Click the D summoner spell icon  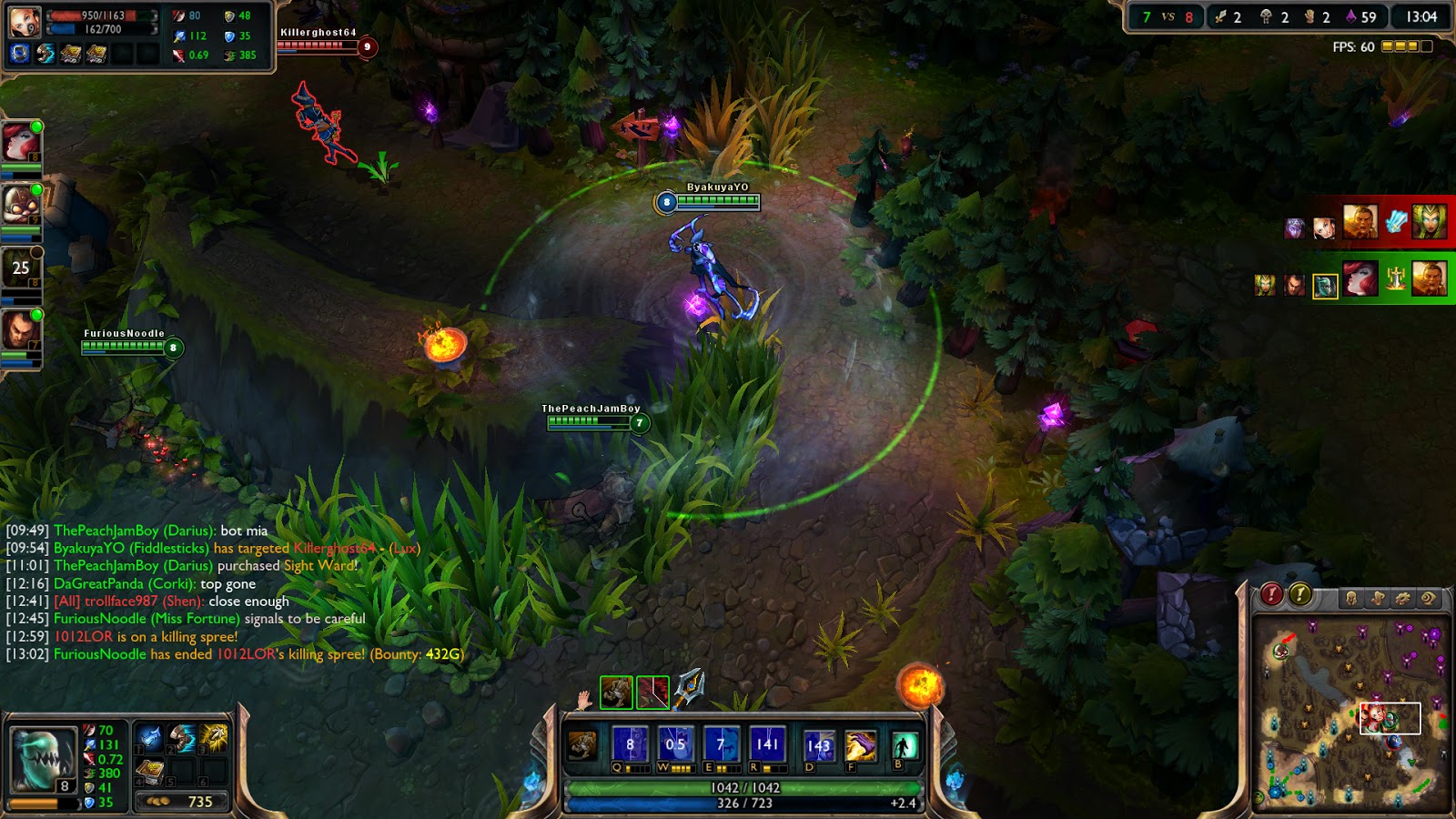click(x=818, y=746)
